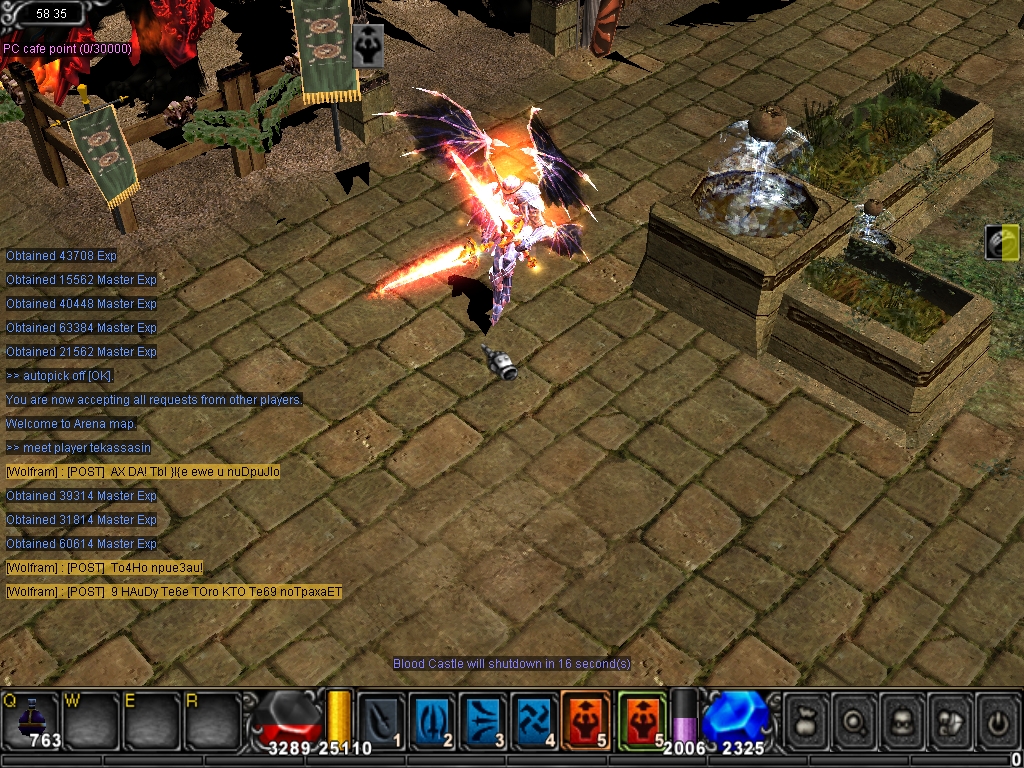Viewport: 1024px width, 768px height.
Task: Open the button right of the face icon
Action: [951, 719]
